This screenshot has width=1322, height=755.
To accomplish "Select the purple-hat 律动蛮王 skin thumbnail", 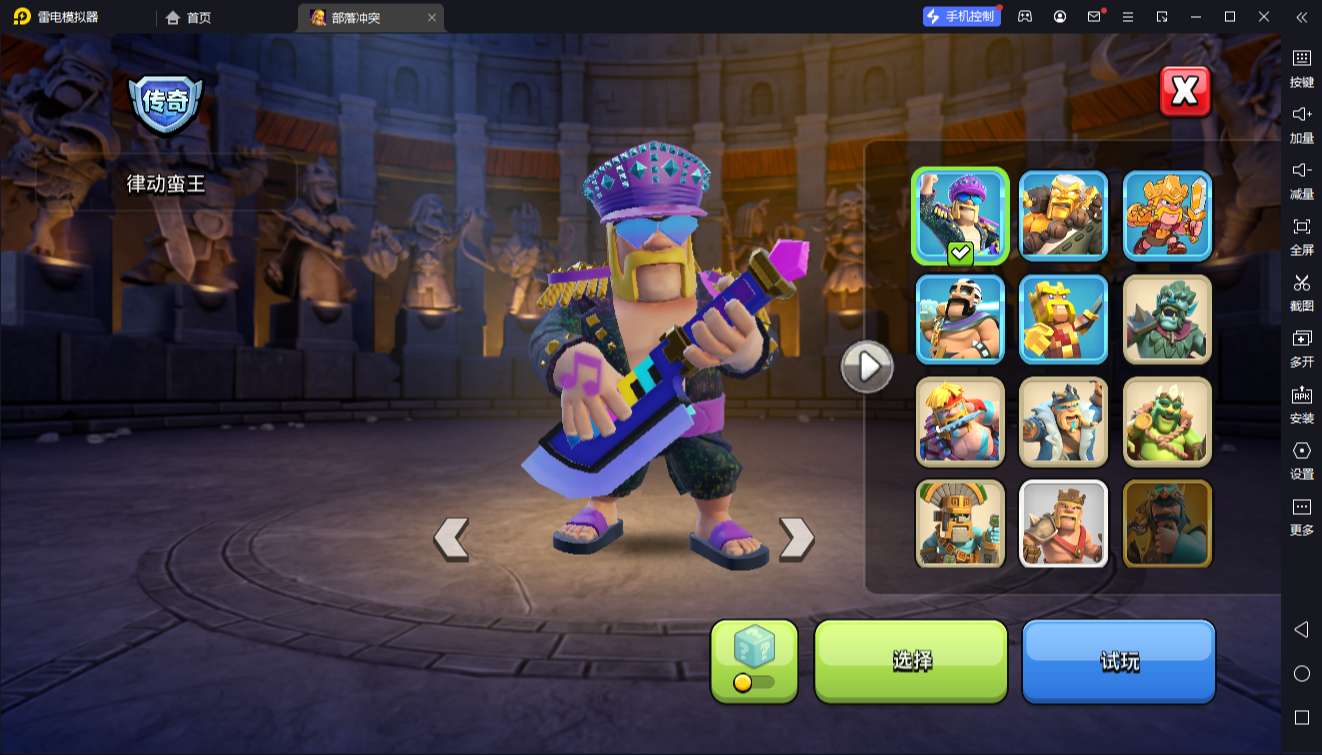I will (960, 216).
